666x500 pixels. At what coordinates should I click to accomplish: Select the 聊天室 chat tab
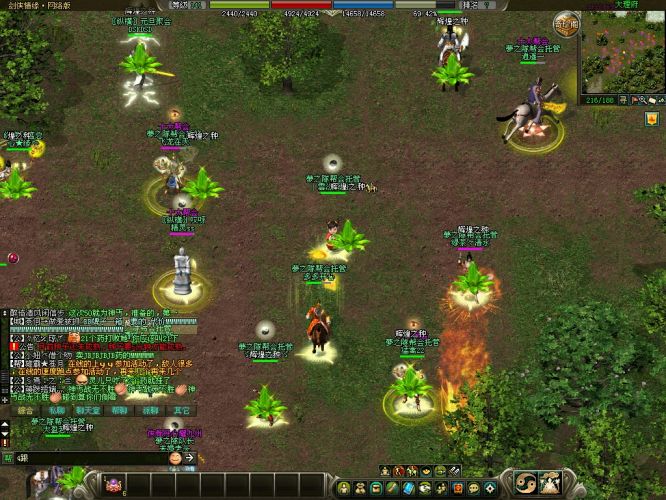[88, 409]
